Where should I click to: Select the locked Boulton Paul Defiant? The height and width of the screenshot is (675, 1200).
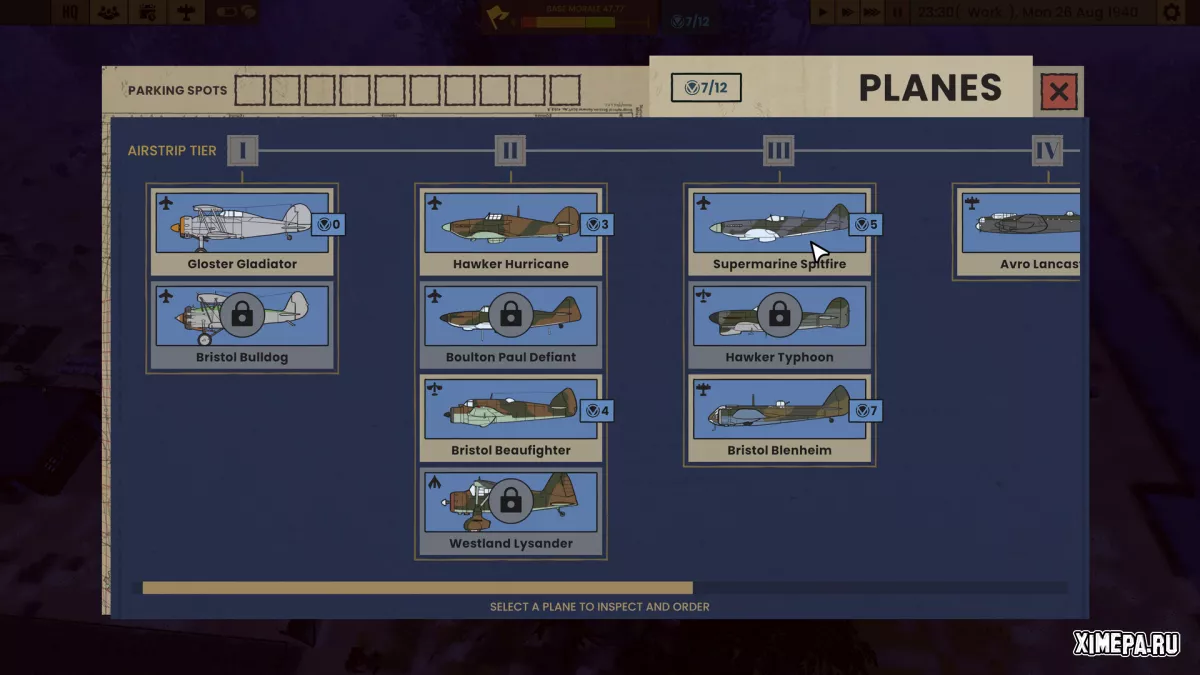(x=510, y=324)
